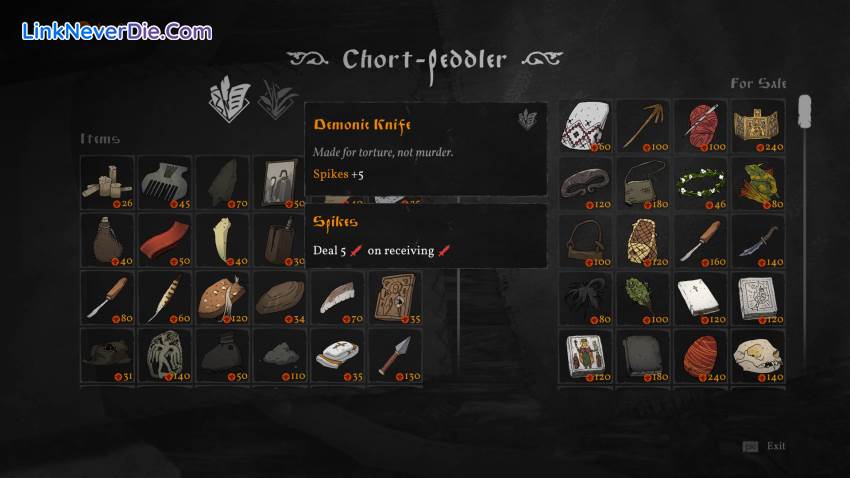Screen dimensions: 850x478
Task: Switch to the highlighted leaf category tab
Action: coord(228,99)
